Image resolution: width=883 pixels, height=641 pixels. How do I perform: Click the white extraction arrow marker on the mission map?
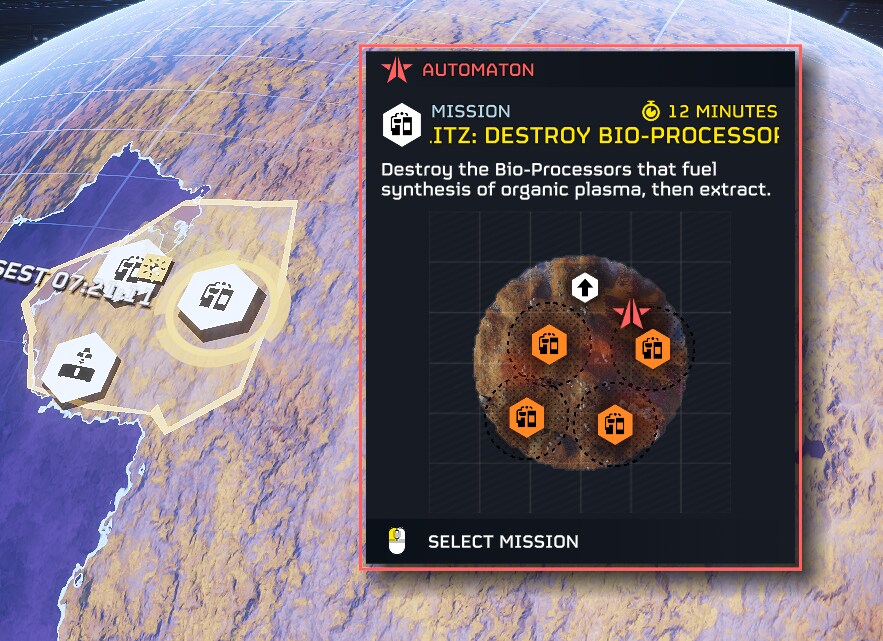click(585, 289)
